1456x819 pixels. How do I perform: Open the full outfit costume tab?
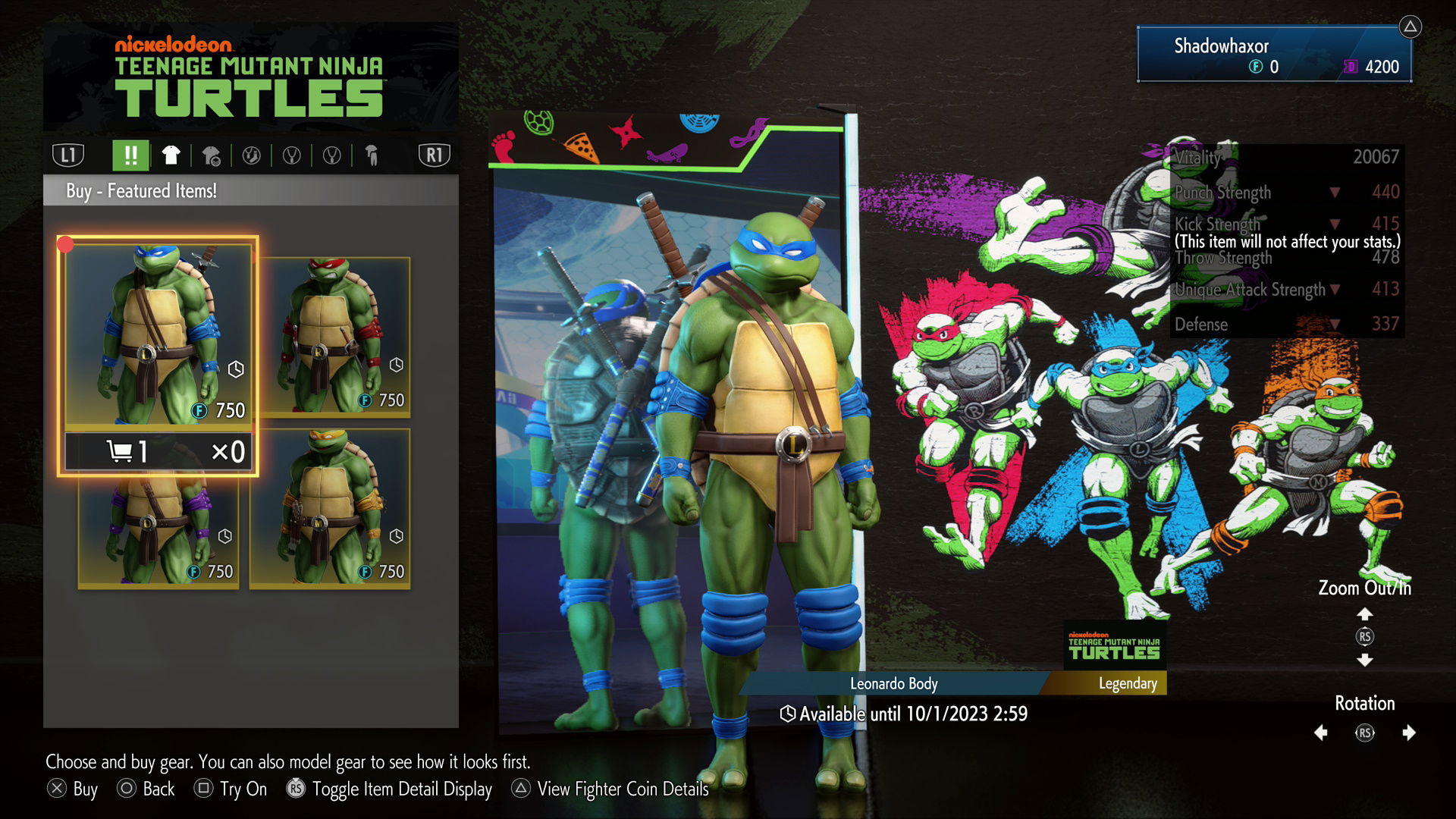click(x=372, y=156)
